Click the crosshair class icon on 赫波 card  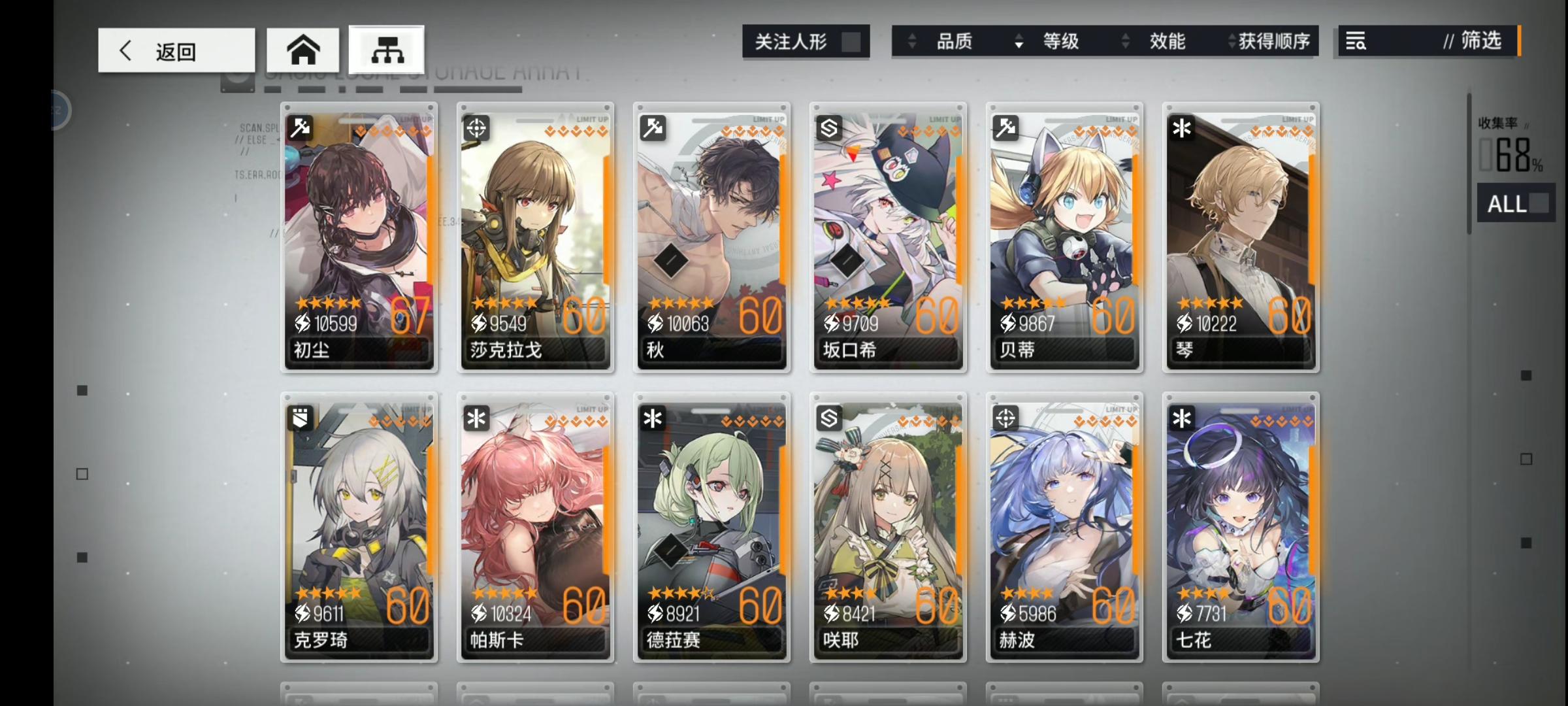tap(1005, 419)
